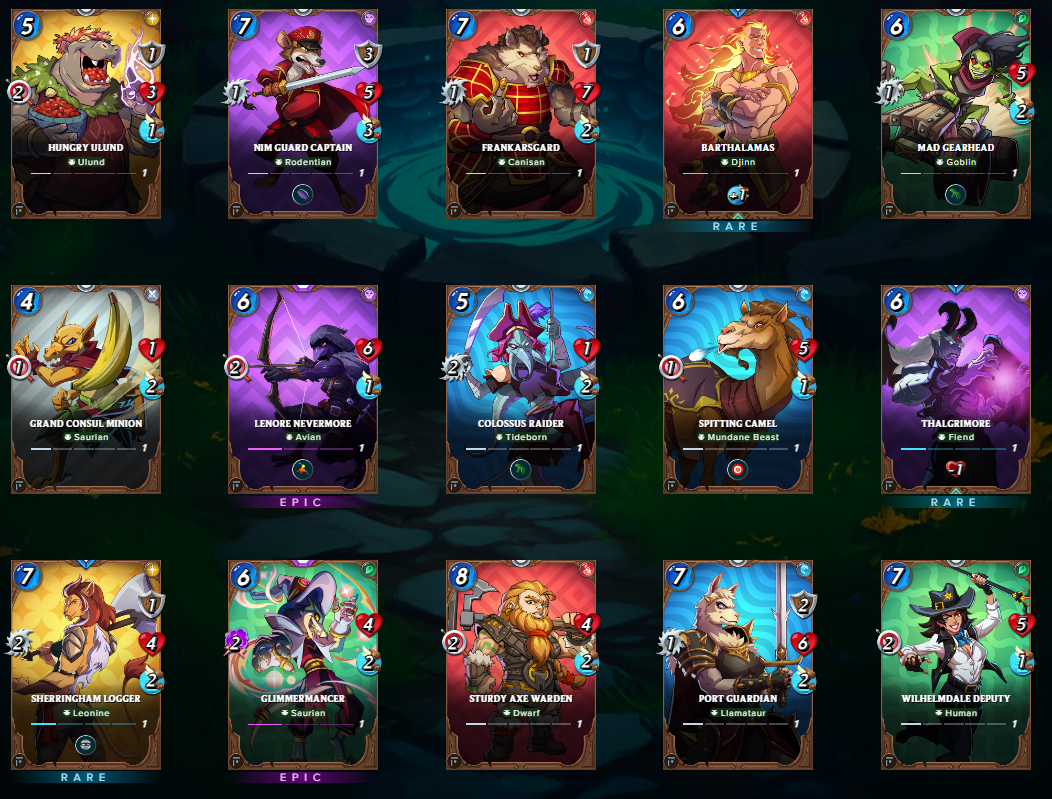Screen dimensions: 1052x799
Task: Open the Colossus Raider card
Action: (x=520, y=389)
